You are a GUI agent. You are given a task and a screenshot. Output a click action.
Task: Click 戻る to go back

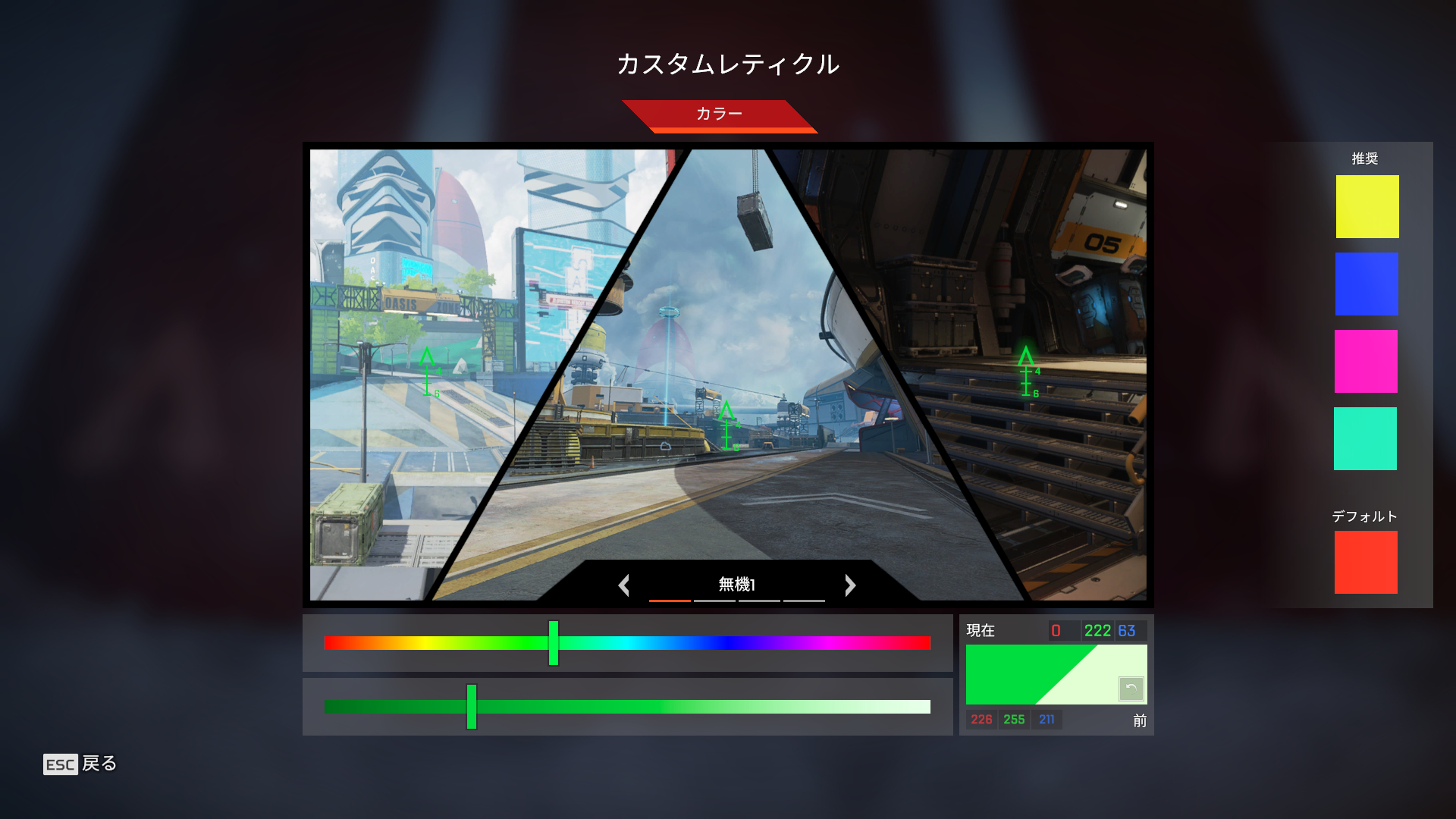(x=101, y=765)
